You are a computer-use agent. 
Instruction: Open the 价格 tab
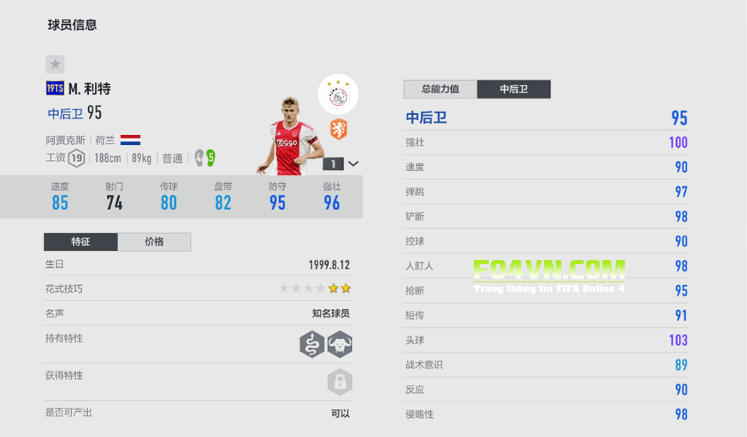click(154, 242)
